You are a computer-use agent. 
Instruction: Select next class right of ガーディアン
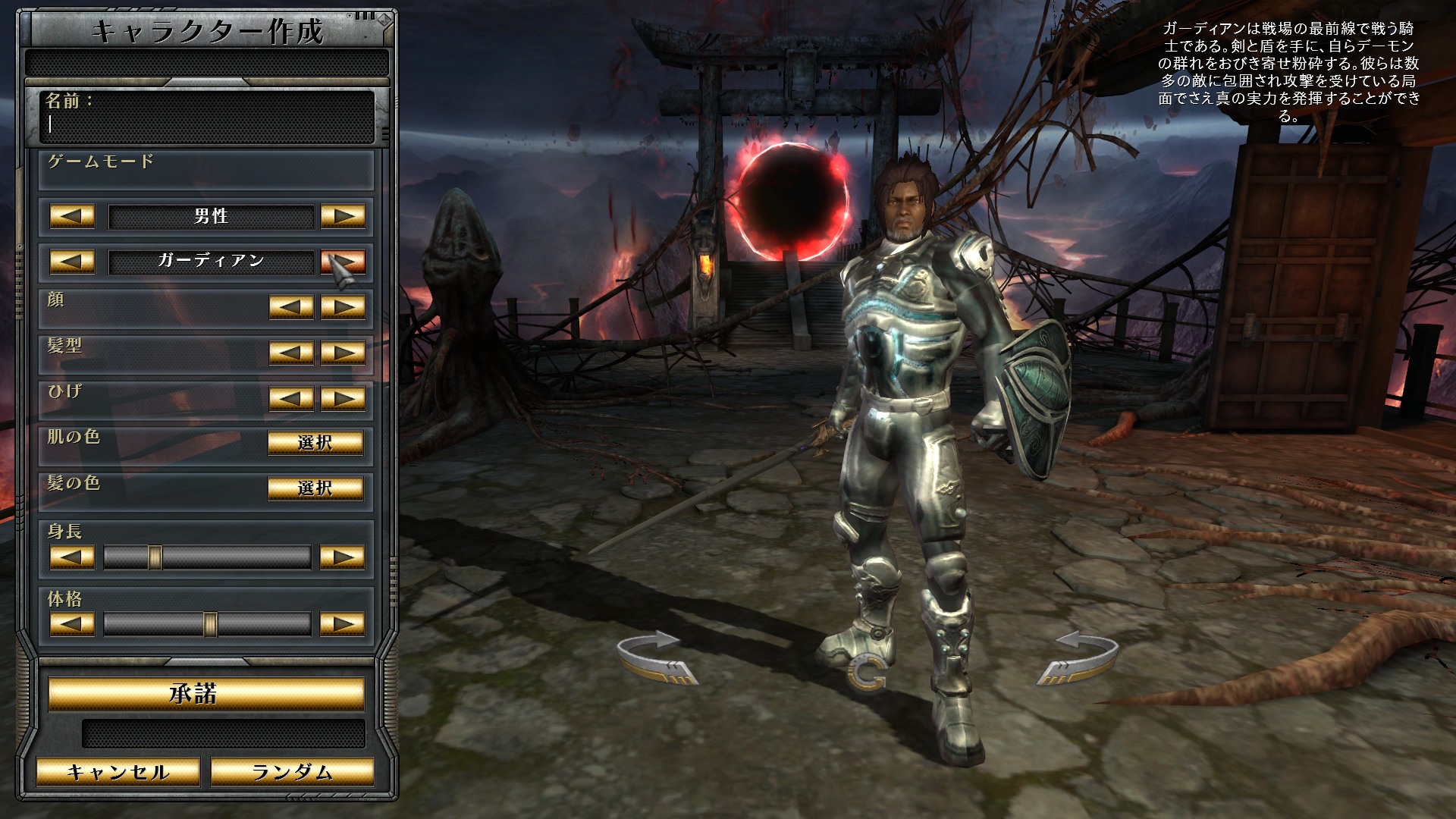343,262
